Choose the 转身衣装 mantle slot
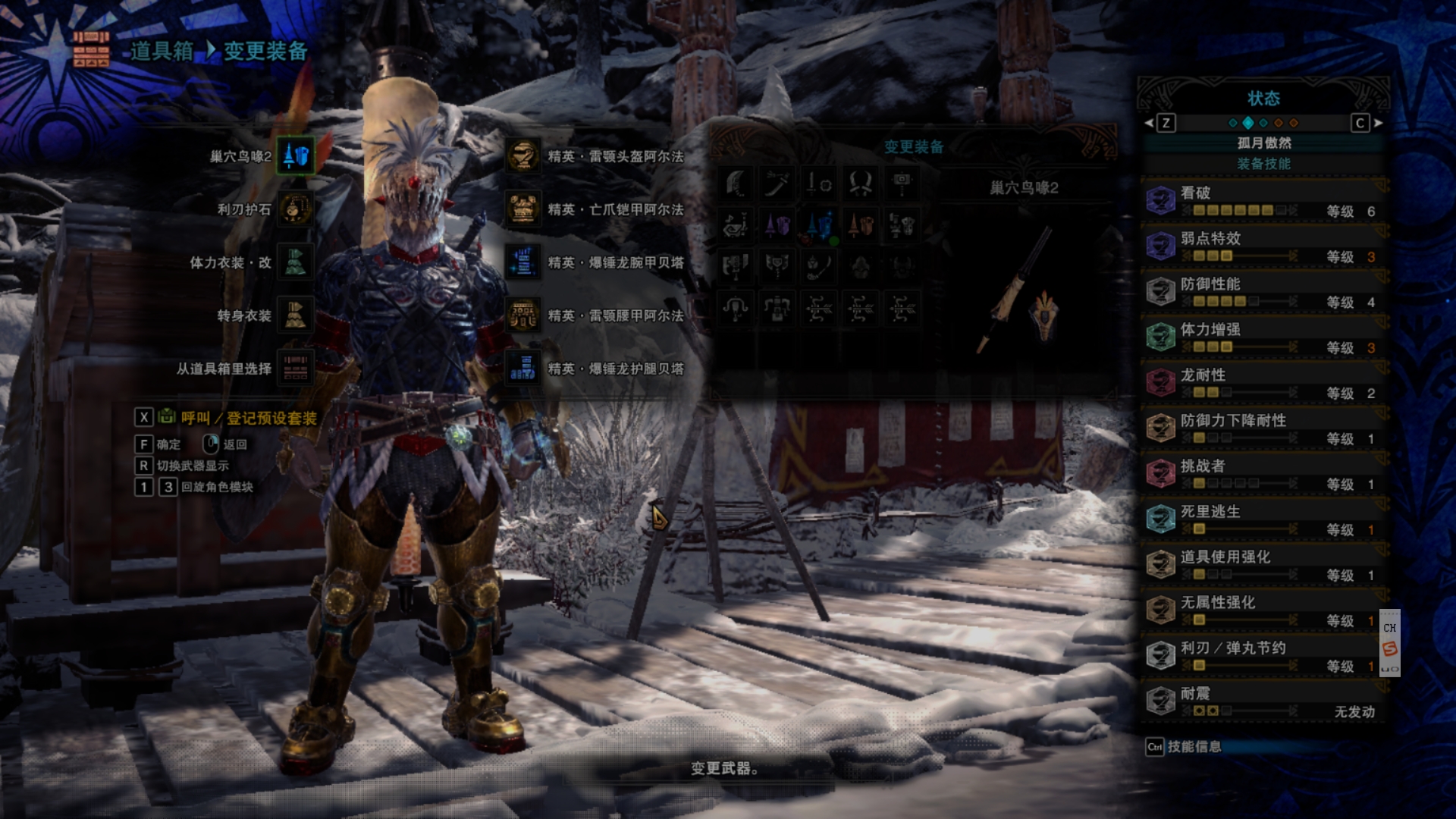Viewport: 1456px width, 819px height. coord(295,315)
